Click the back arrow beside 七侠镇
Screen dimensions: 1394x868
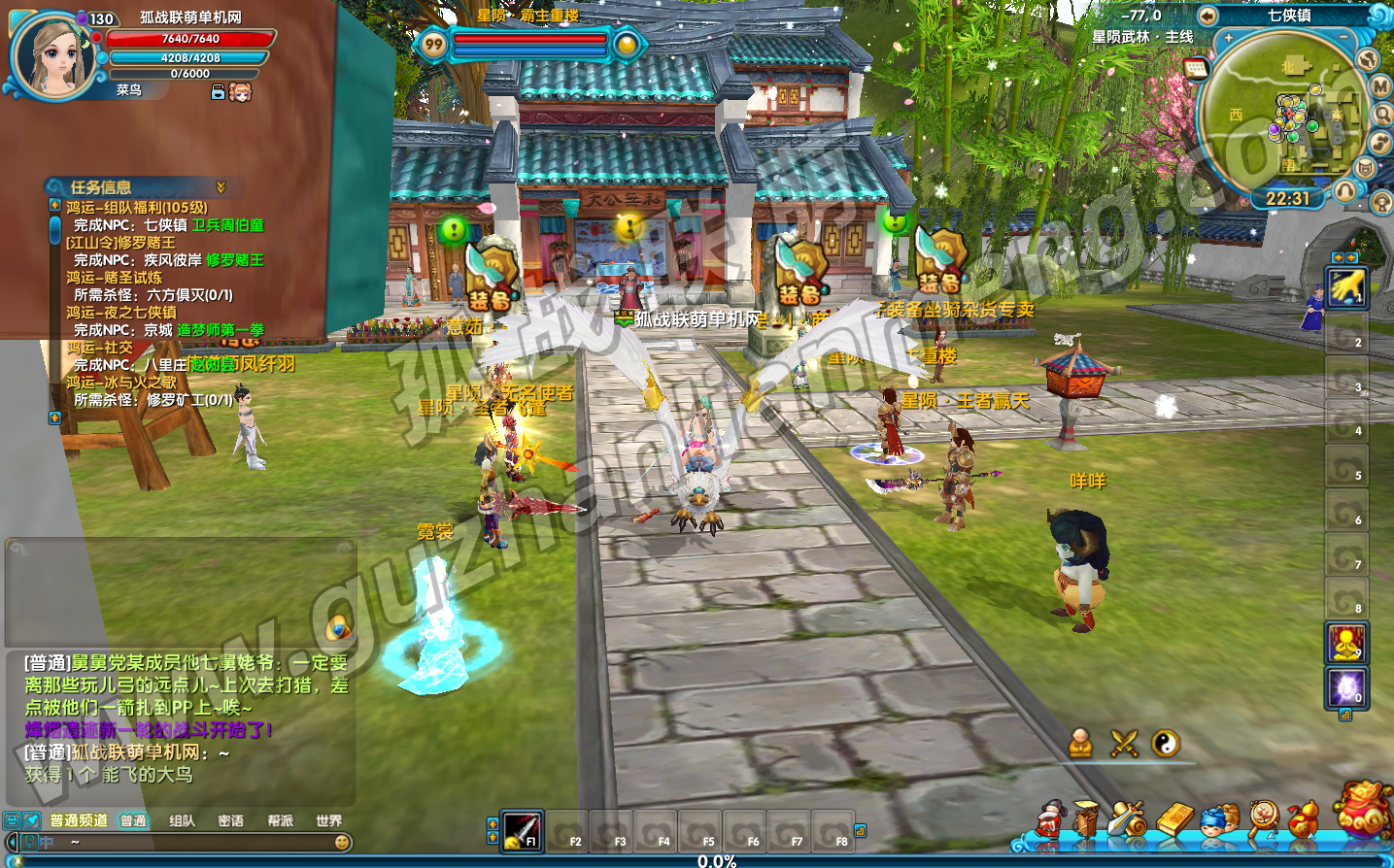(1207, 16)
